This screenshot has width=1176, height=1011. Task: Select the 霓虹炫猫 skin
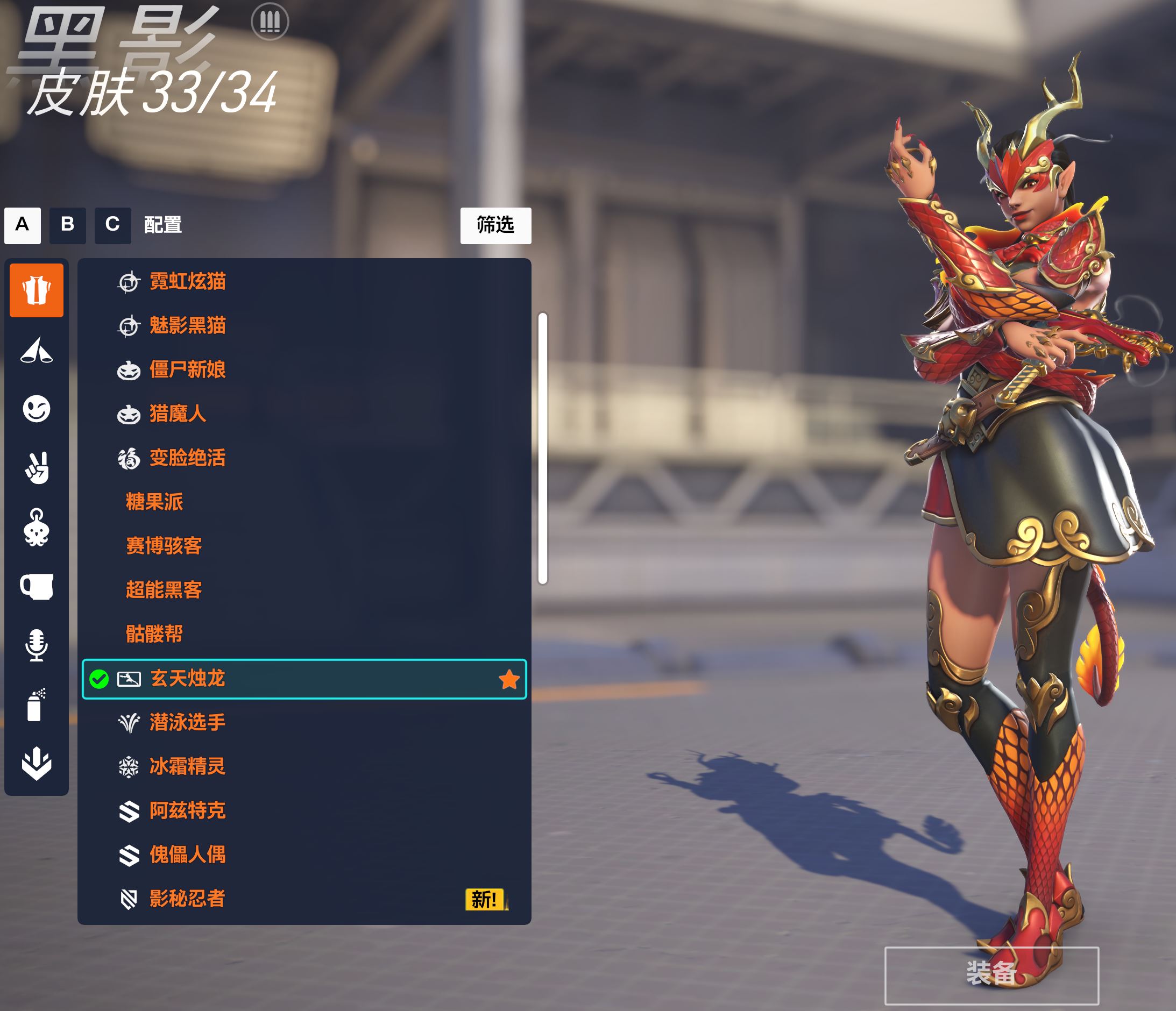click(187, 281)
